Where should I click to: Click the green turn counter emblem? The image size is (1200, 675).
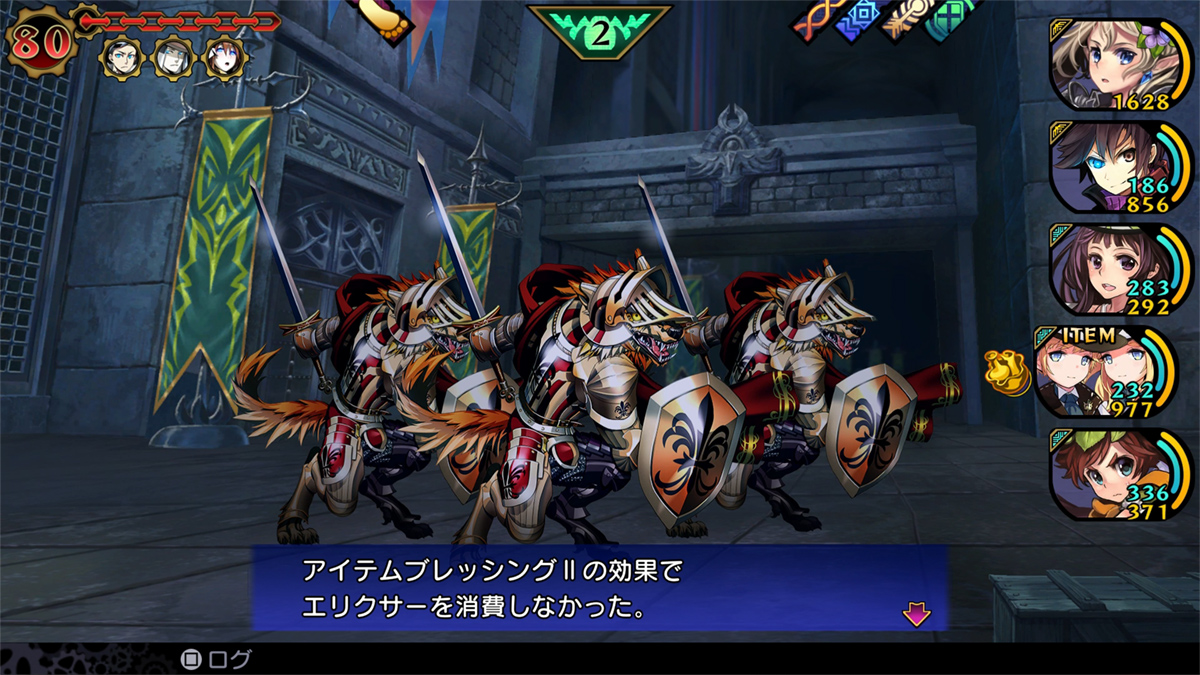click(x=599, y=32)
